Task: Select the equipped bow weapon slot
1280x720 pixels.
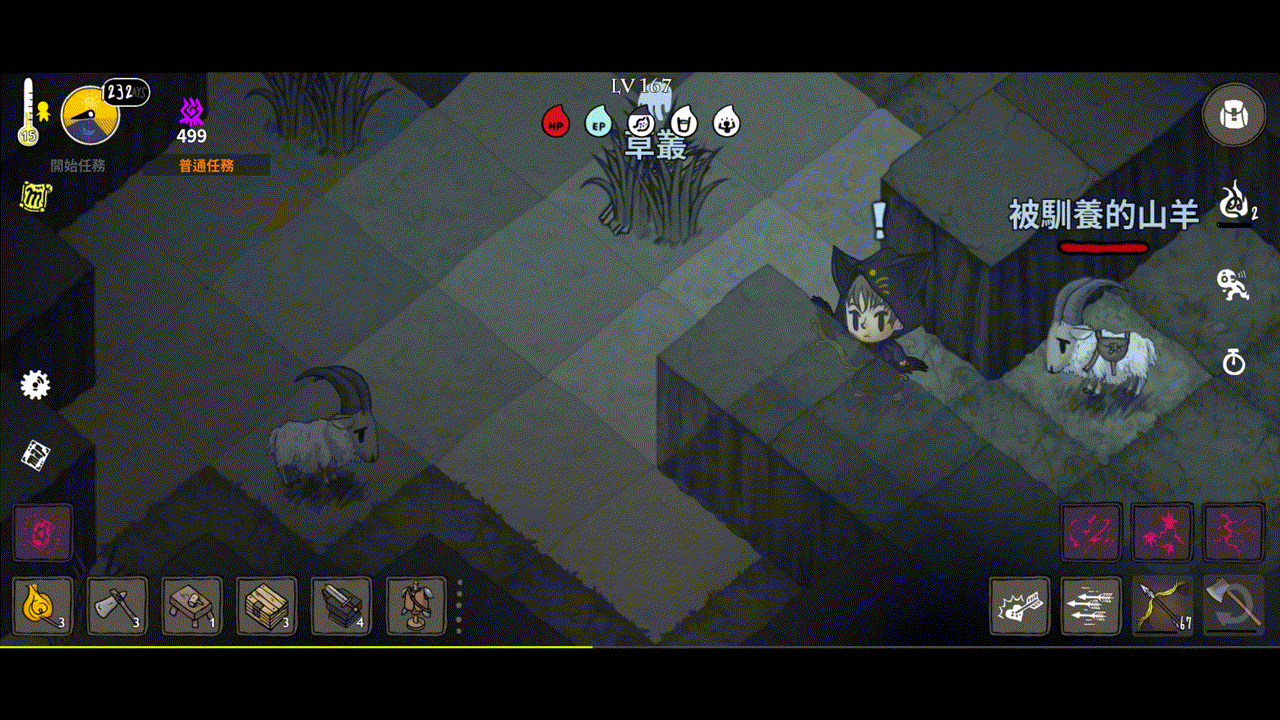Action: (1162, 606)
